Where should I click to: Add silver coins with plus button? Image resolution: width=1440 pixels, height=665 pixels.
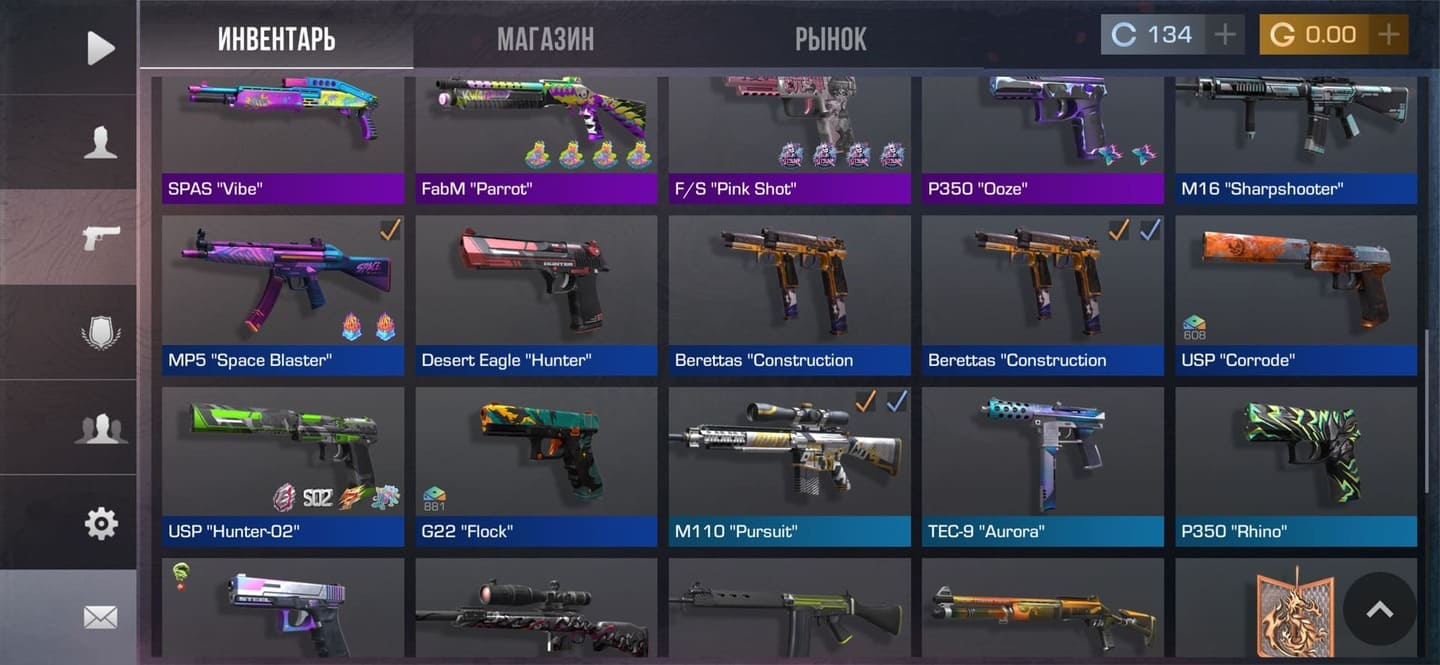pos(1224,35)
